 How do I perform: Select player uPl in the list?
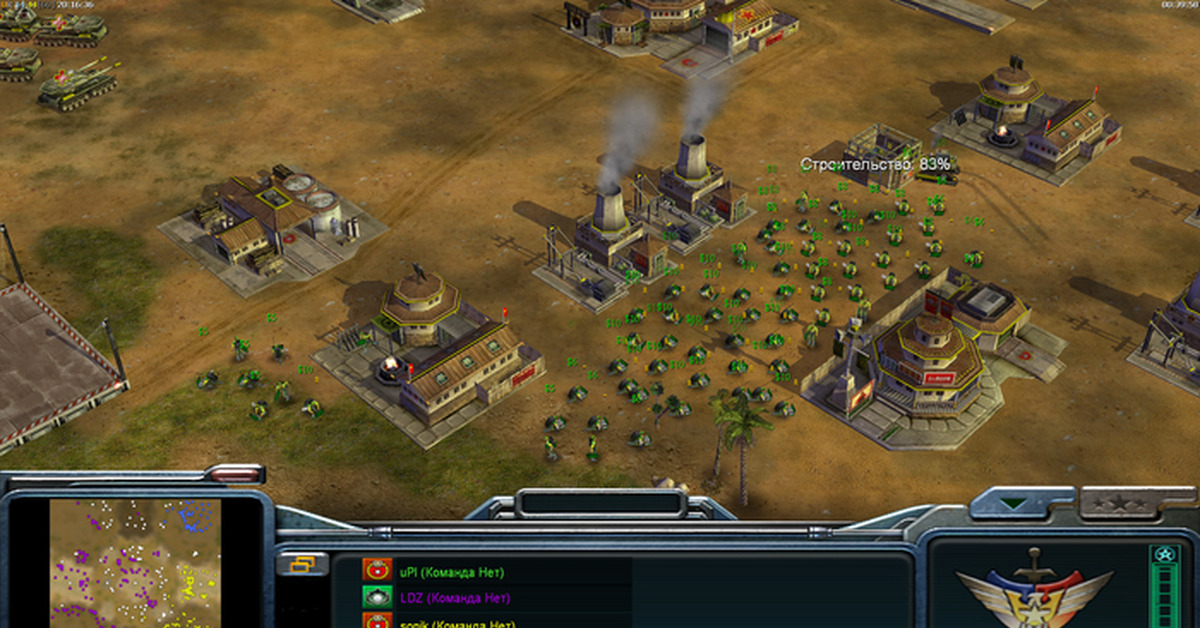451,573
